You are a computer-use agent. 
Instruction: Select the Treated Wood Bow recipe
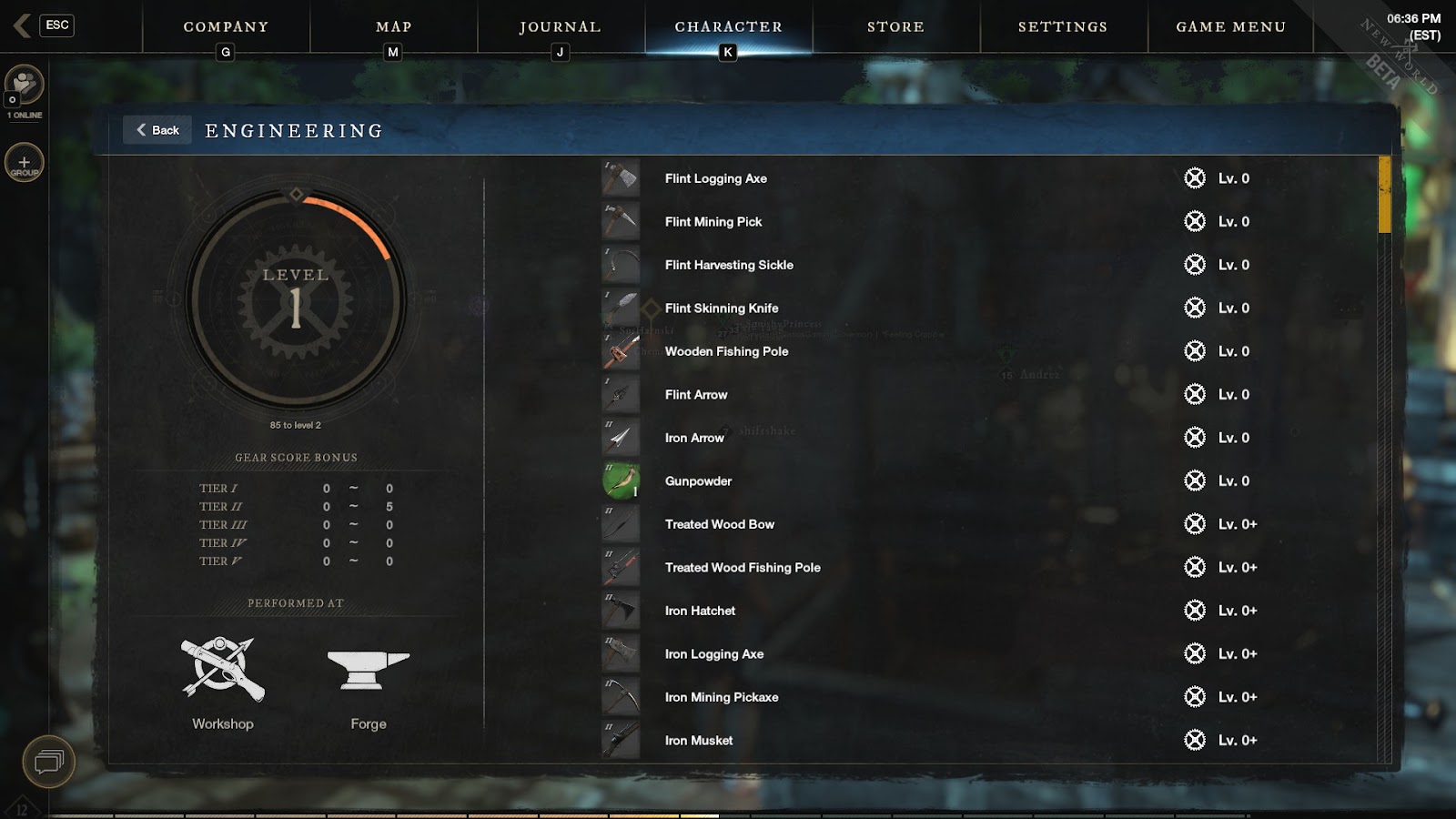coord(719,524)
